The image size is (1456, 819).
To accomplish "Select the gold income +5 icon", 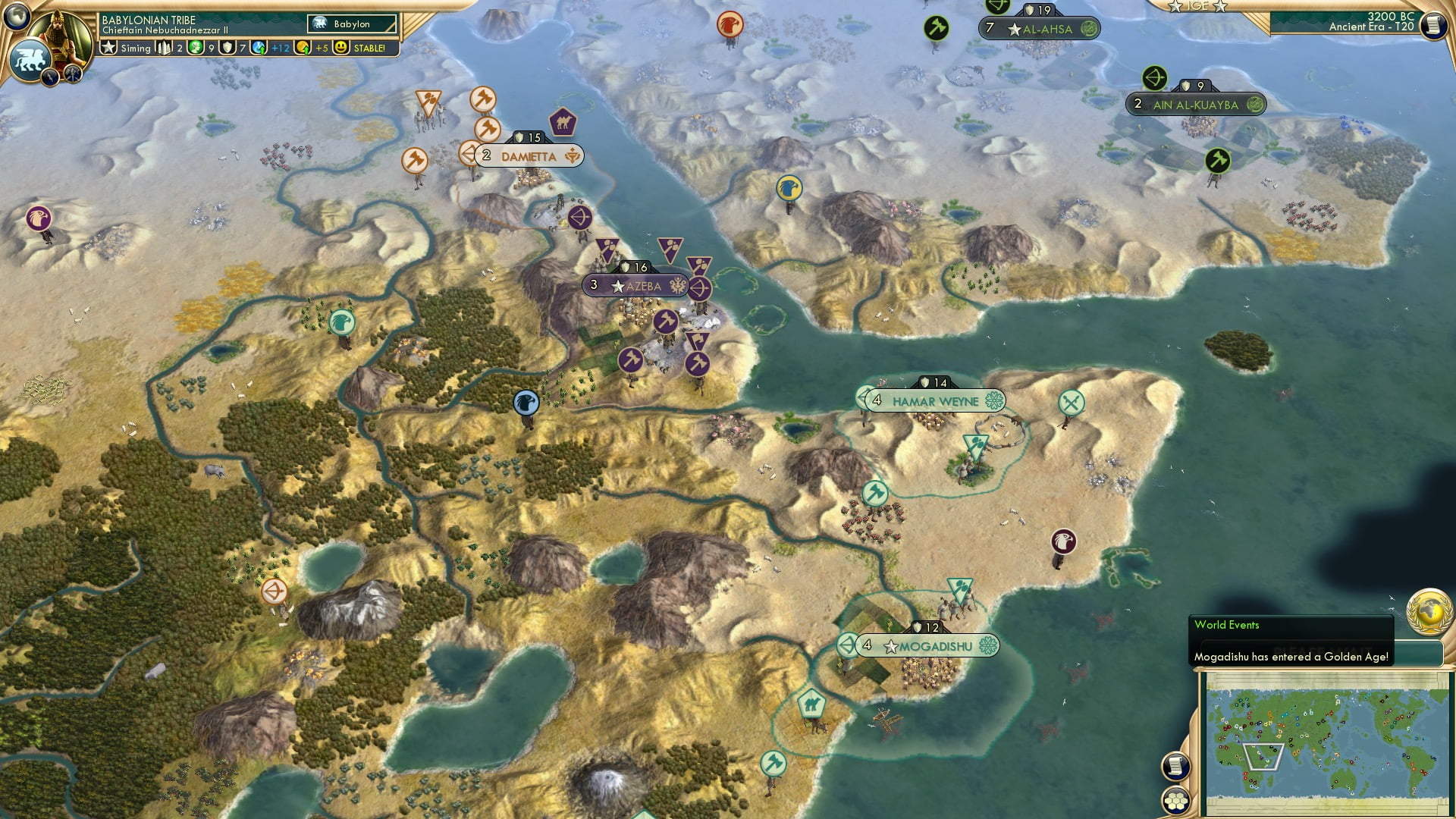I will [302, 49].
